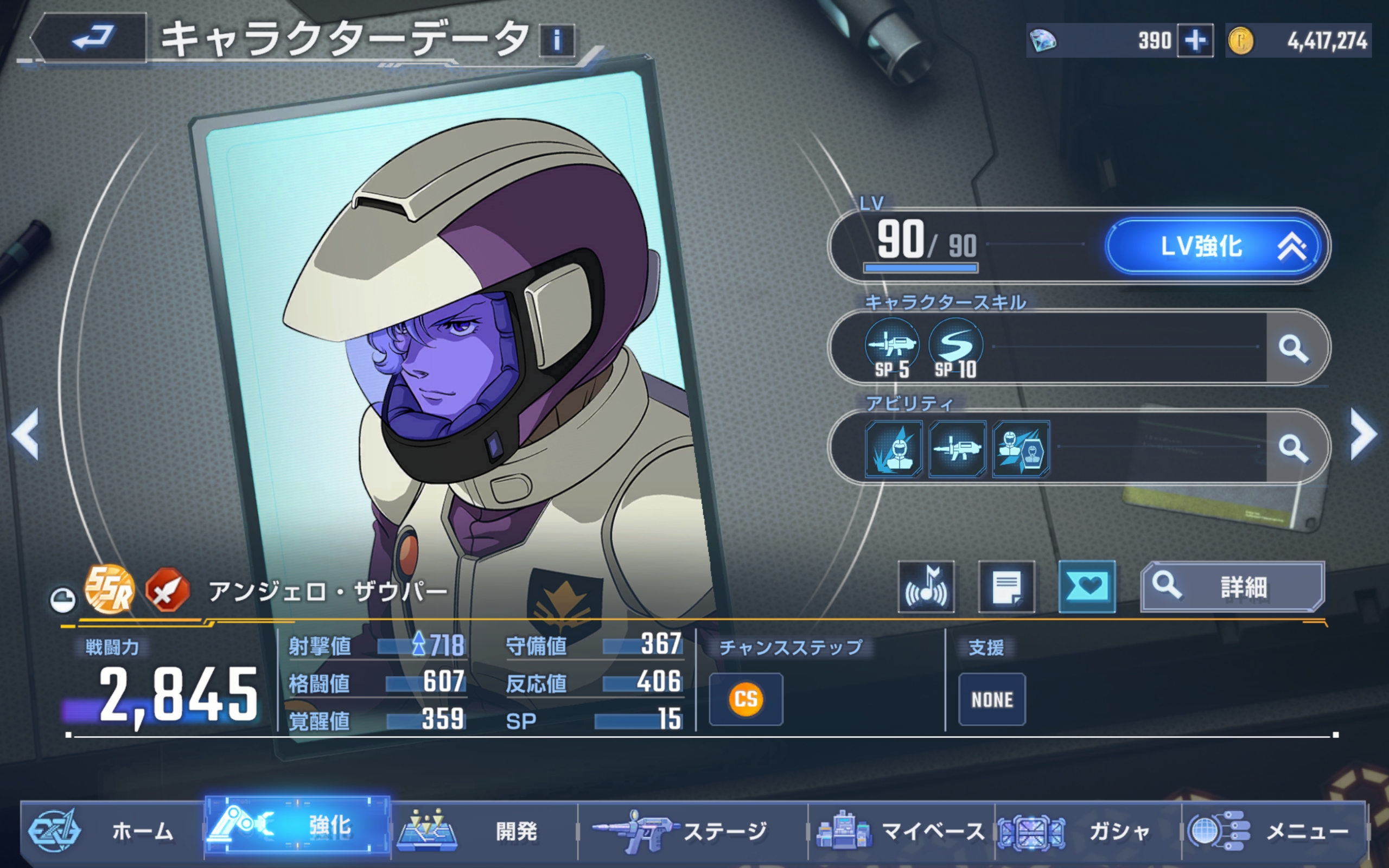Screen dimensions: 1389x868
Task: Play the character voice icon
Action: [926, 586]
